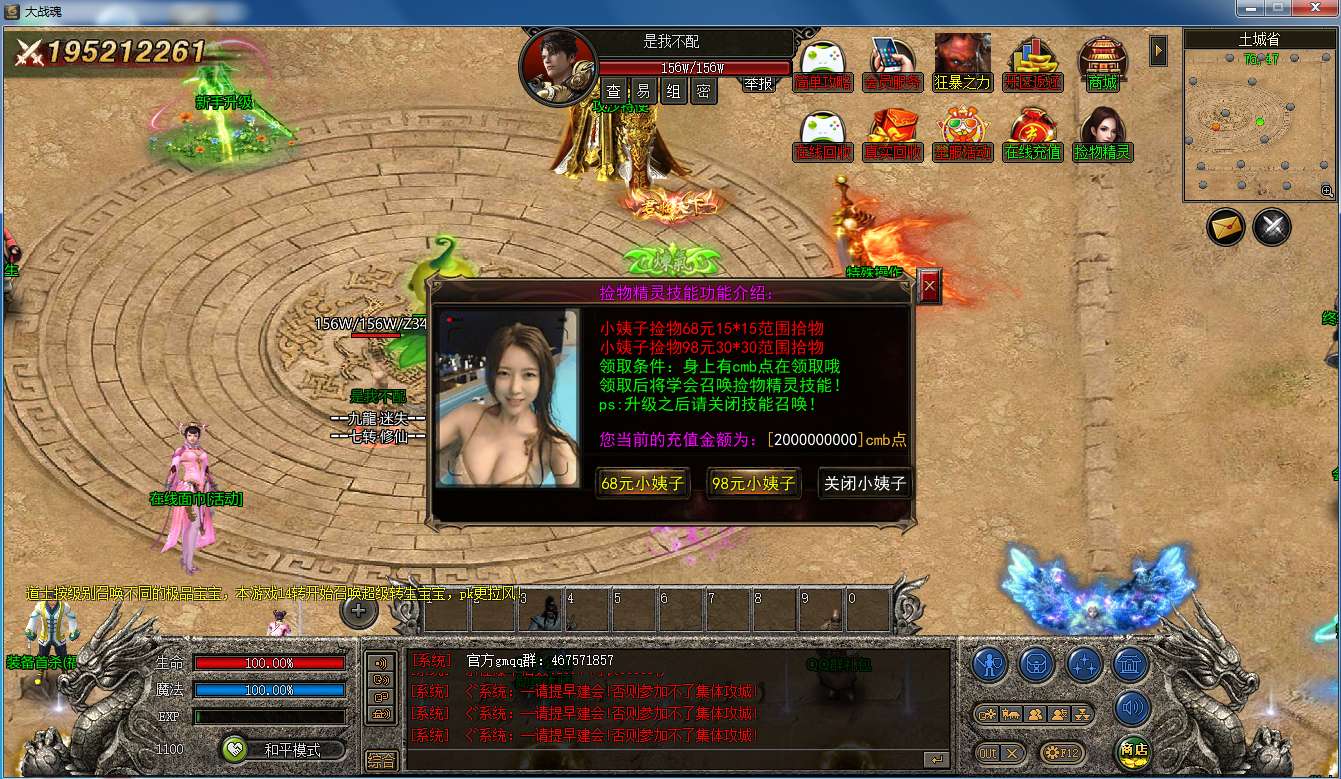Open the character equipment round button
1341x779 pixels.
click(x=990, y=664)
